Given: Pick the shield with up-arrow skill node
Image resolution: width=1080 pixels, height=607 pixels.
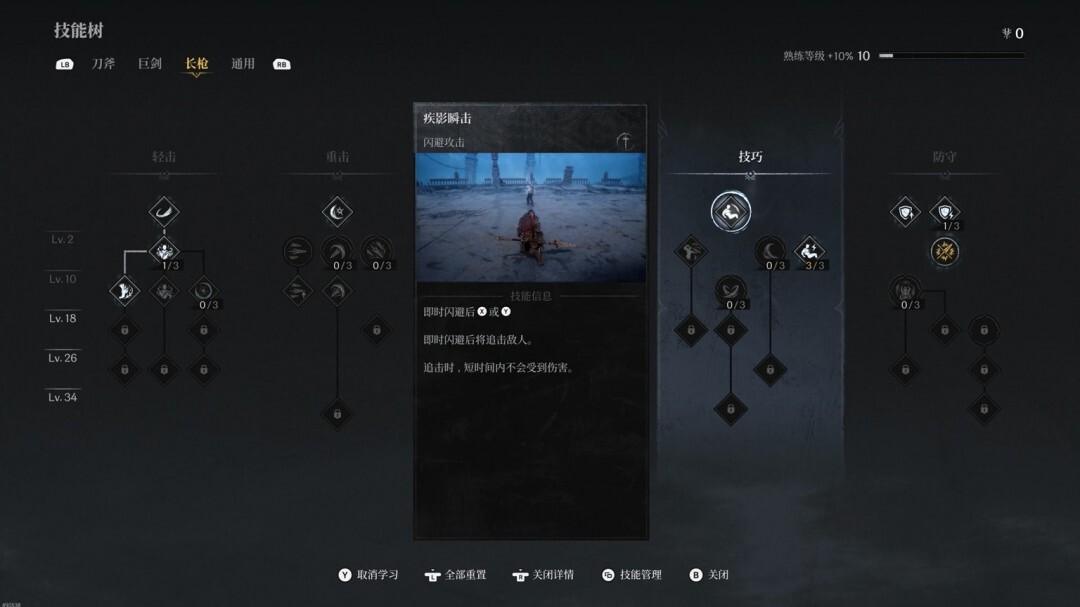Looking at the screenshot, I should [905, 211].
